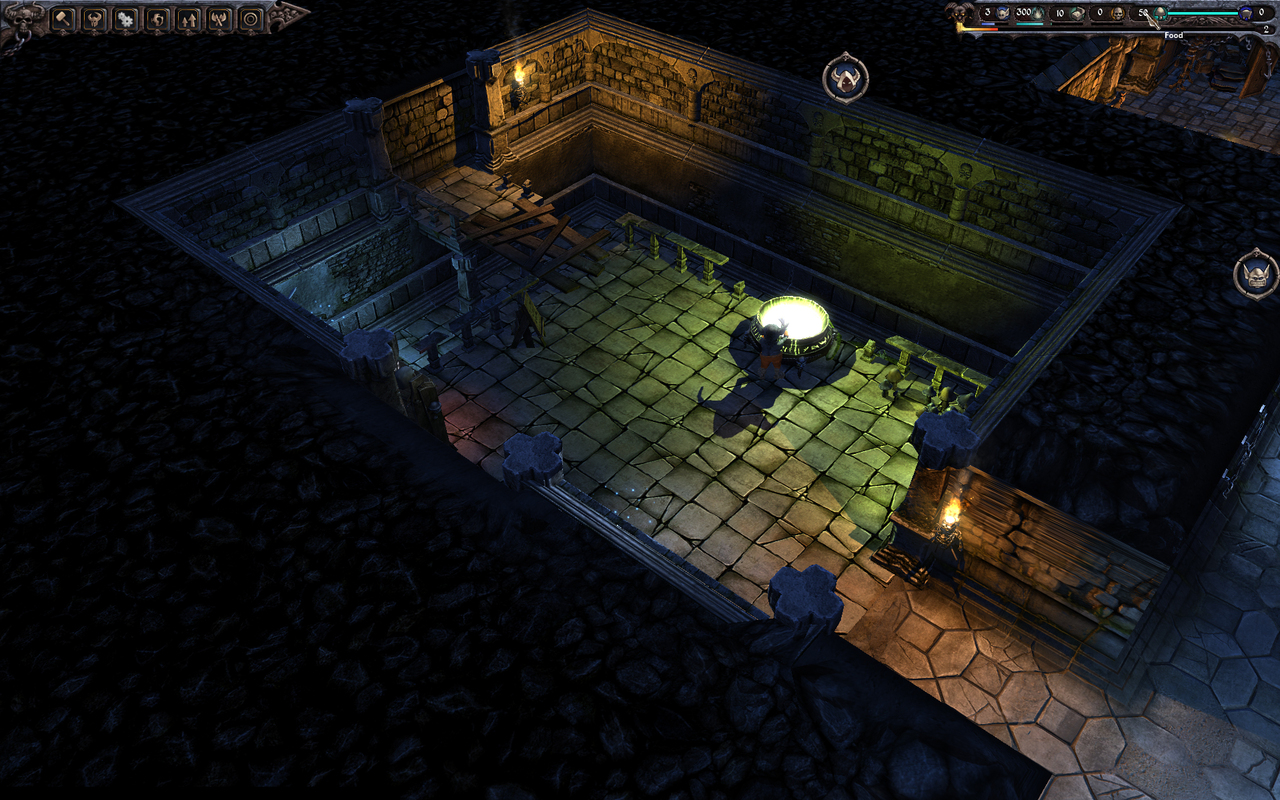Click the stone block resource icon
The width and height of the screenshot is (1280, 800).
point(1075,13)
